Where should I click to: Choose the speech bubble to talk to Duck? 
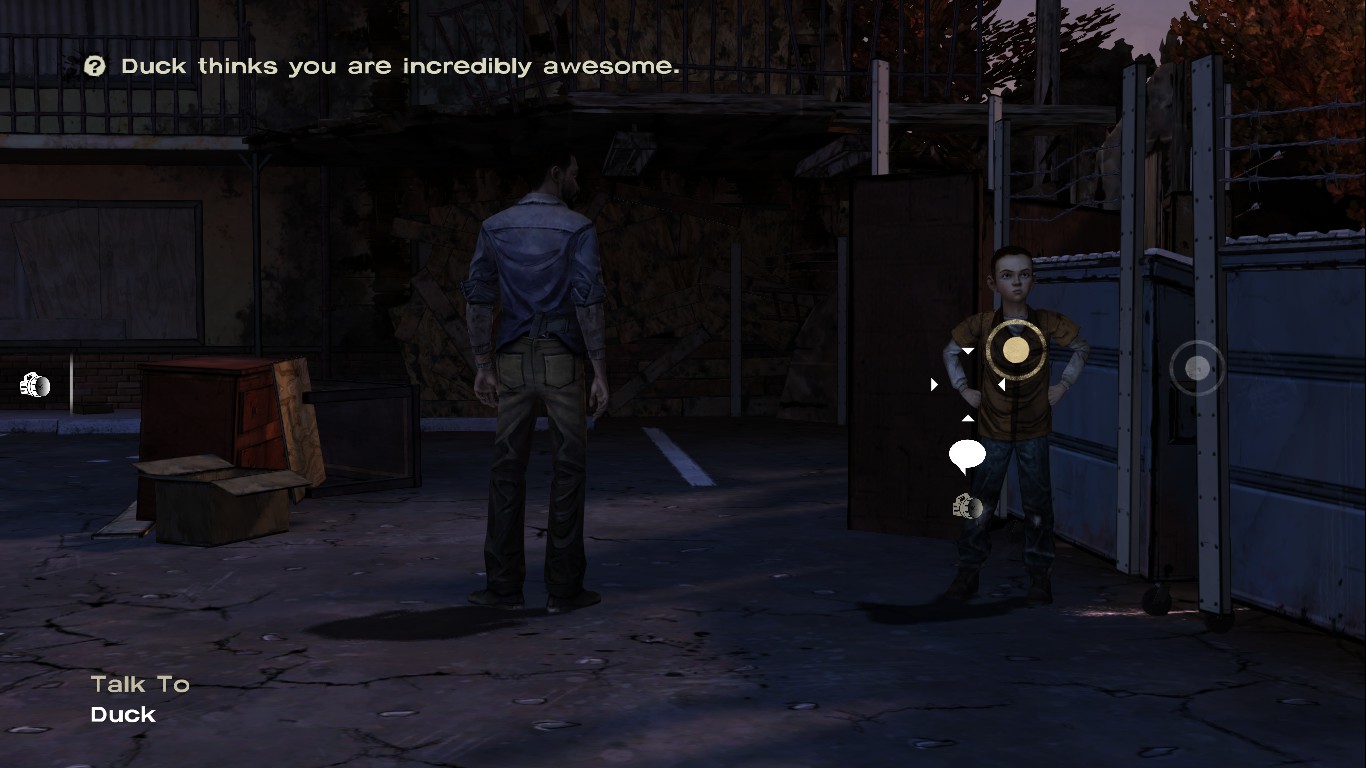click(967, 455)
